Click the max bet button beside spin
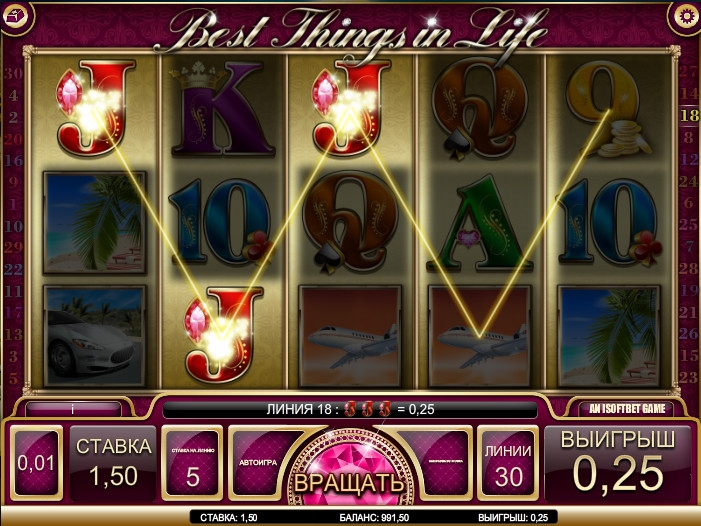Image resolution: width=701 pixels, height=526 pixels. point(441,463)
